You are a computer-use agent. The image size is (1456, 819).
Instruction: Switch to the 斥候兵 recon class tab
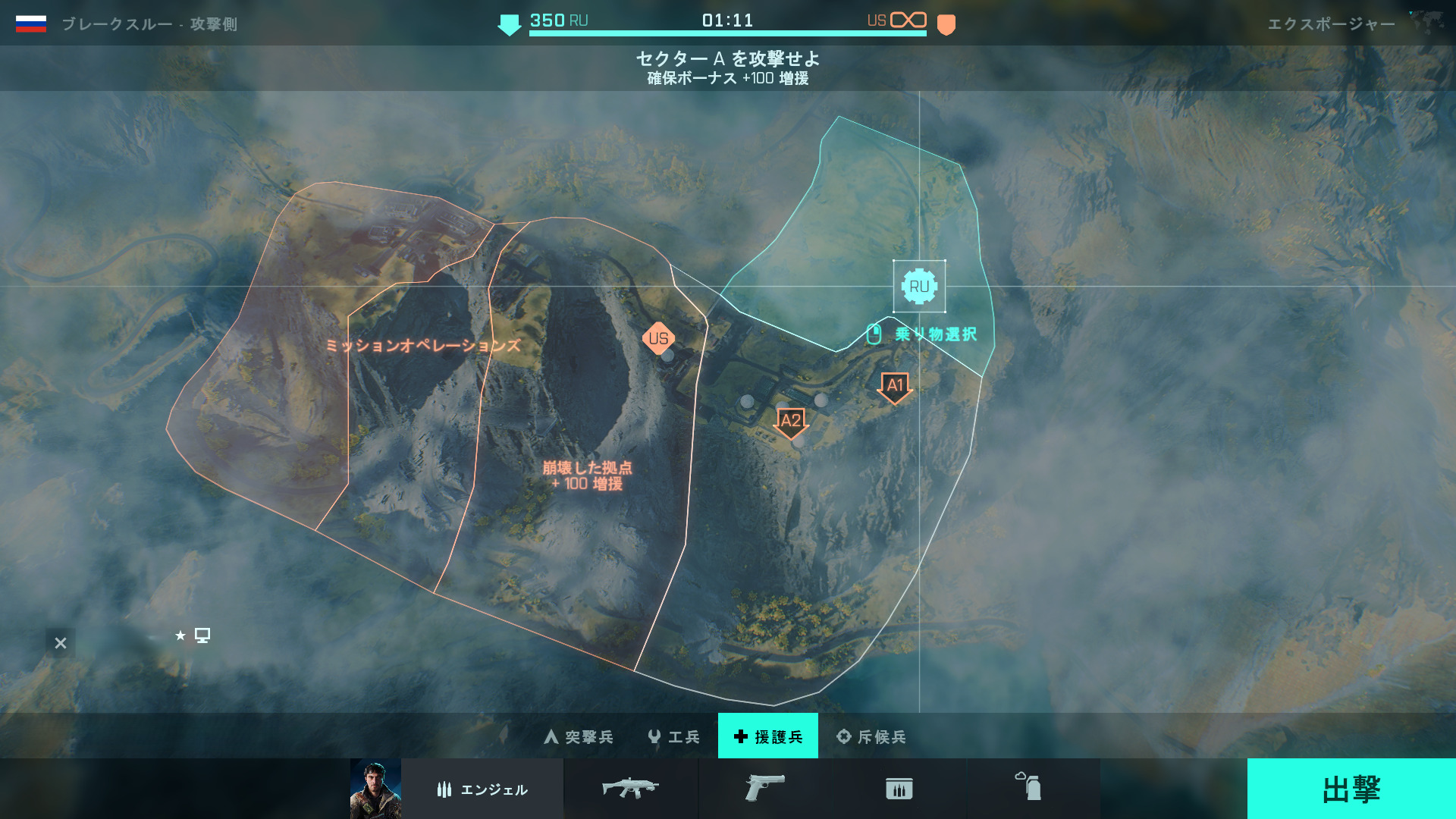(x=871, y=736)
